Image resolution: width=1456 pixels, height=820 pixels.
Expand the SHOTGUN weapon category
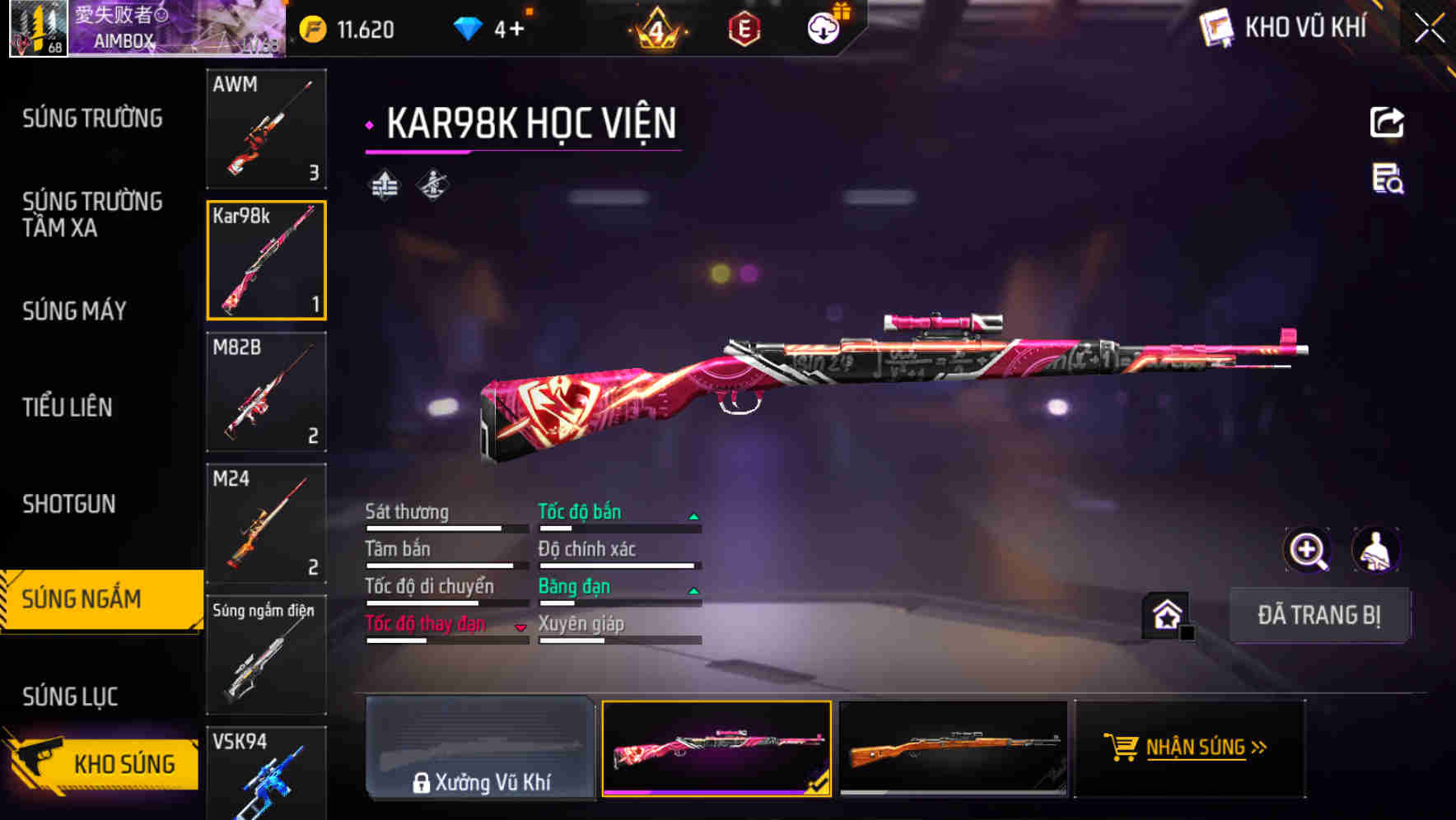[69, 504]
